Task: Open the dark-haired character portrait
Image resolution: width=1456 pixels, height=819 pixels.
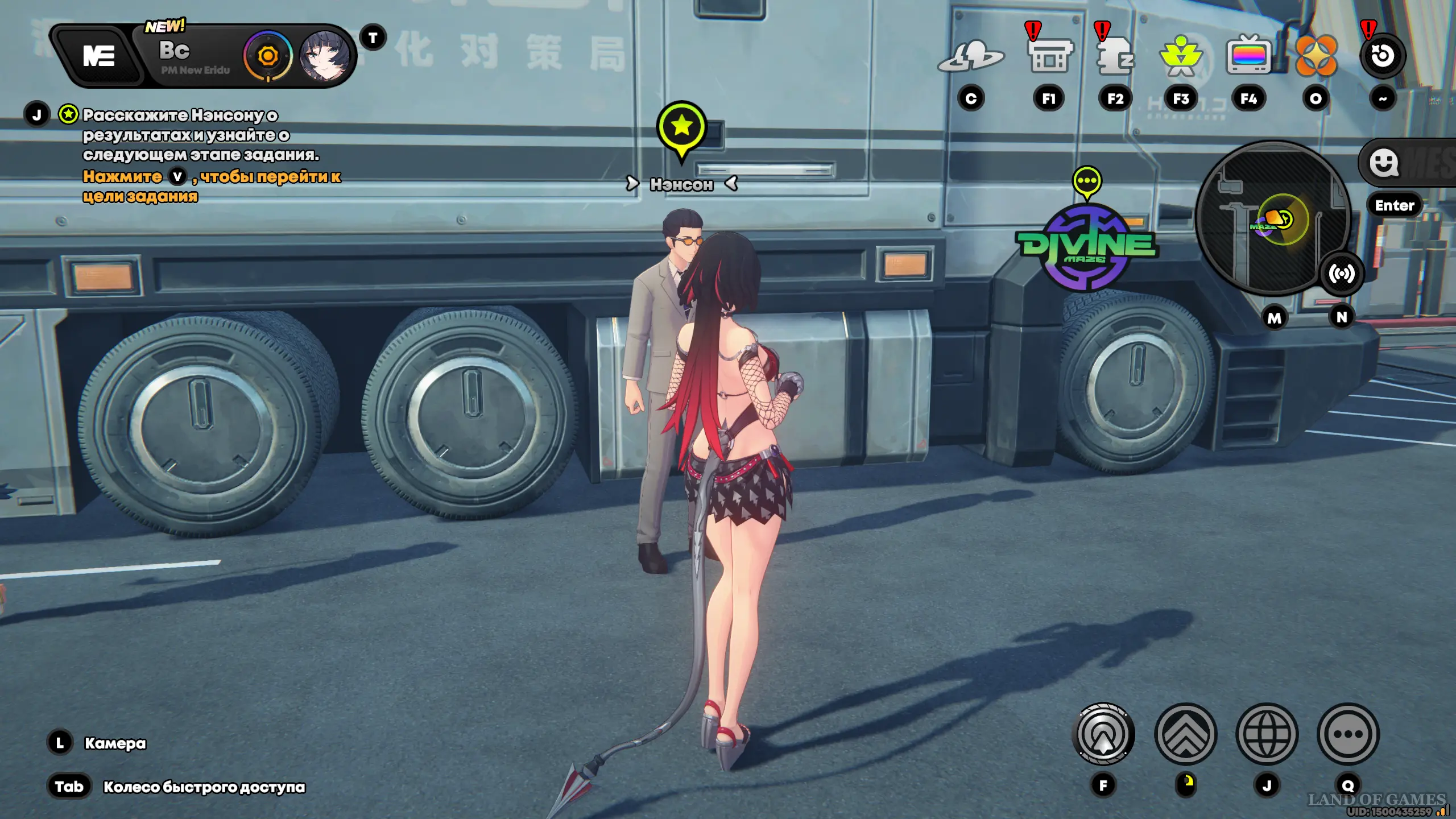Action: (325, 56)
